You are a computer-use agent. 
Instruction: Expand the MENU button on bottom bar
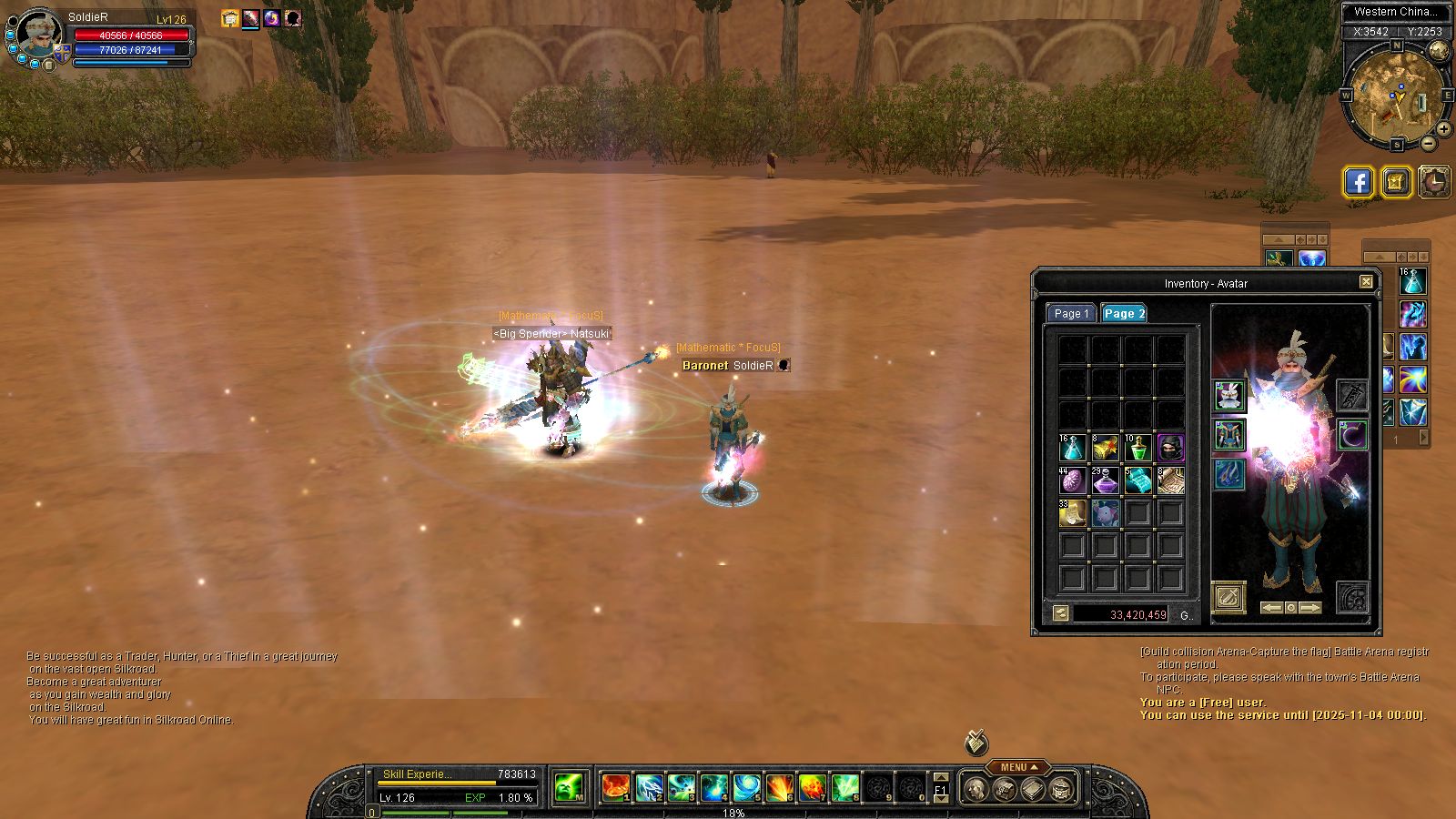pyautogui.click(x=1018, y=767)
